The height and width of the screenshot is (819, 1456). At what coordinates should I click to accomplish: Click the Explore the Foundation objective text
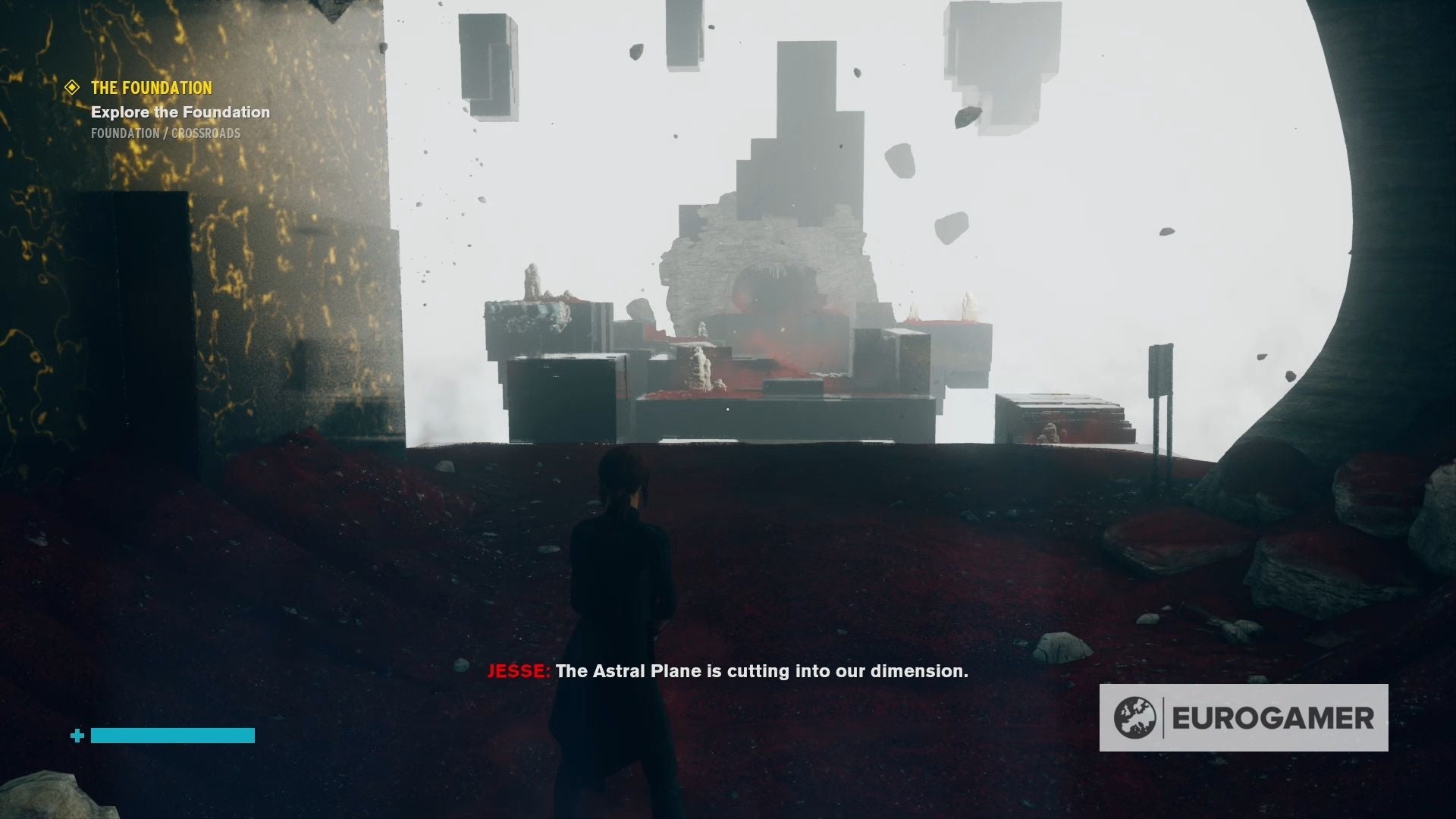tap(181, 112)
